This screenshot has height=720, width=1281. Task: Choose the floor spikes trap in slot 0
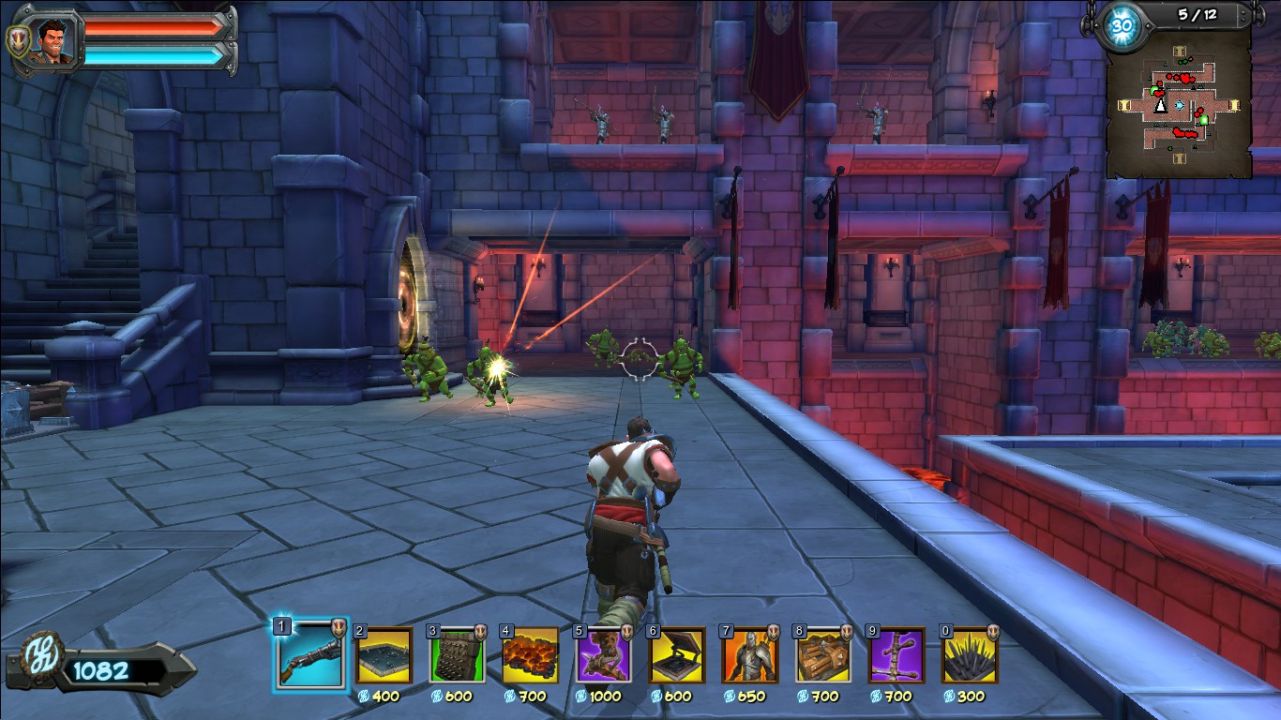[x=970, y=656]
